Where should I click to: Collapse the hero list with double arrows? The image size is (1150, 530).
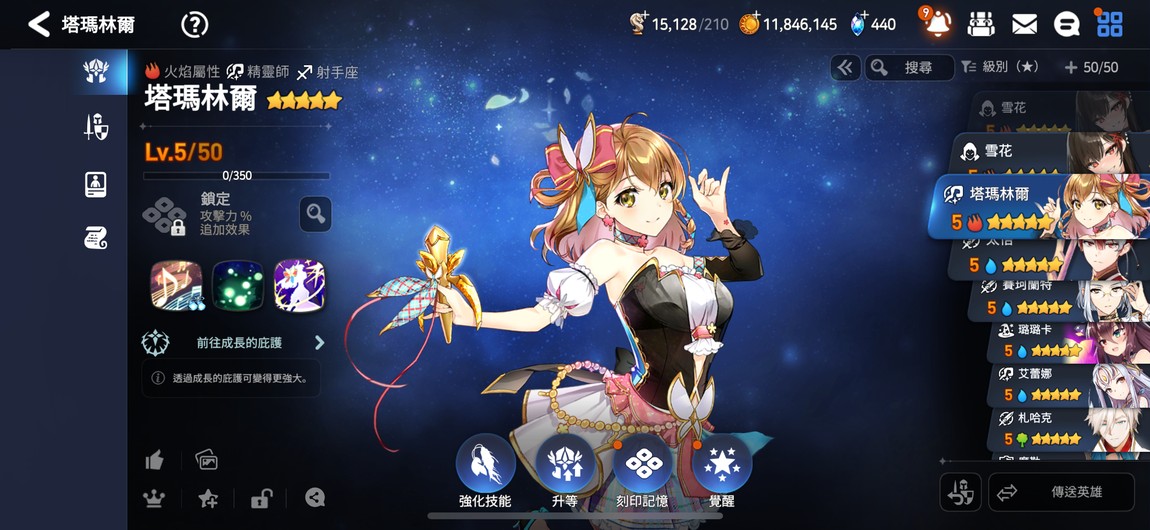click(845, 67)
